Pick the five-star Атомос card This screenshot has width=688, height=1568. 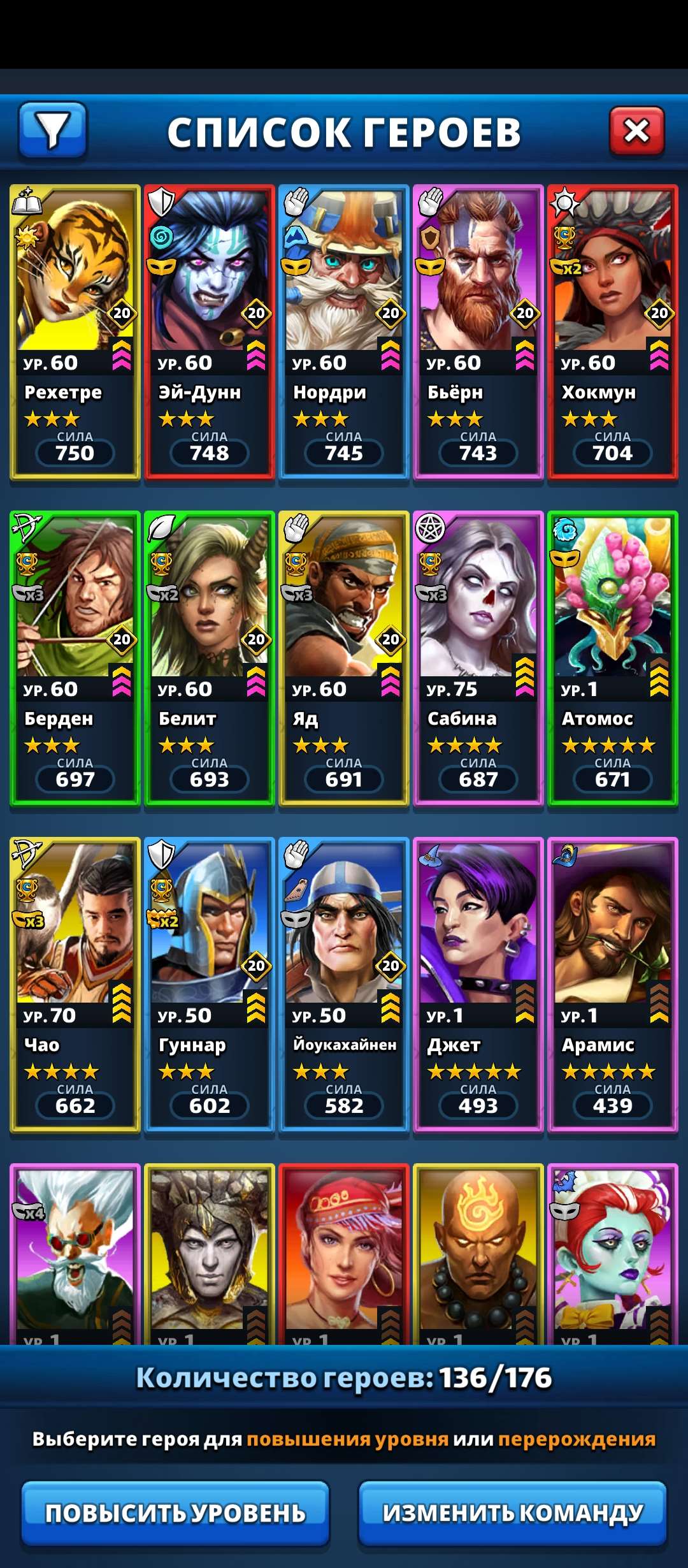click(613, 658)
